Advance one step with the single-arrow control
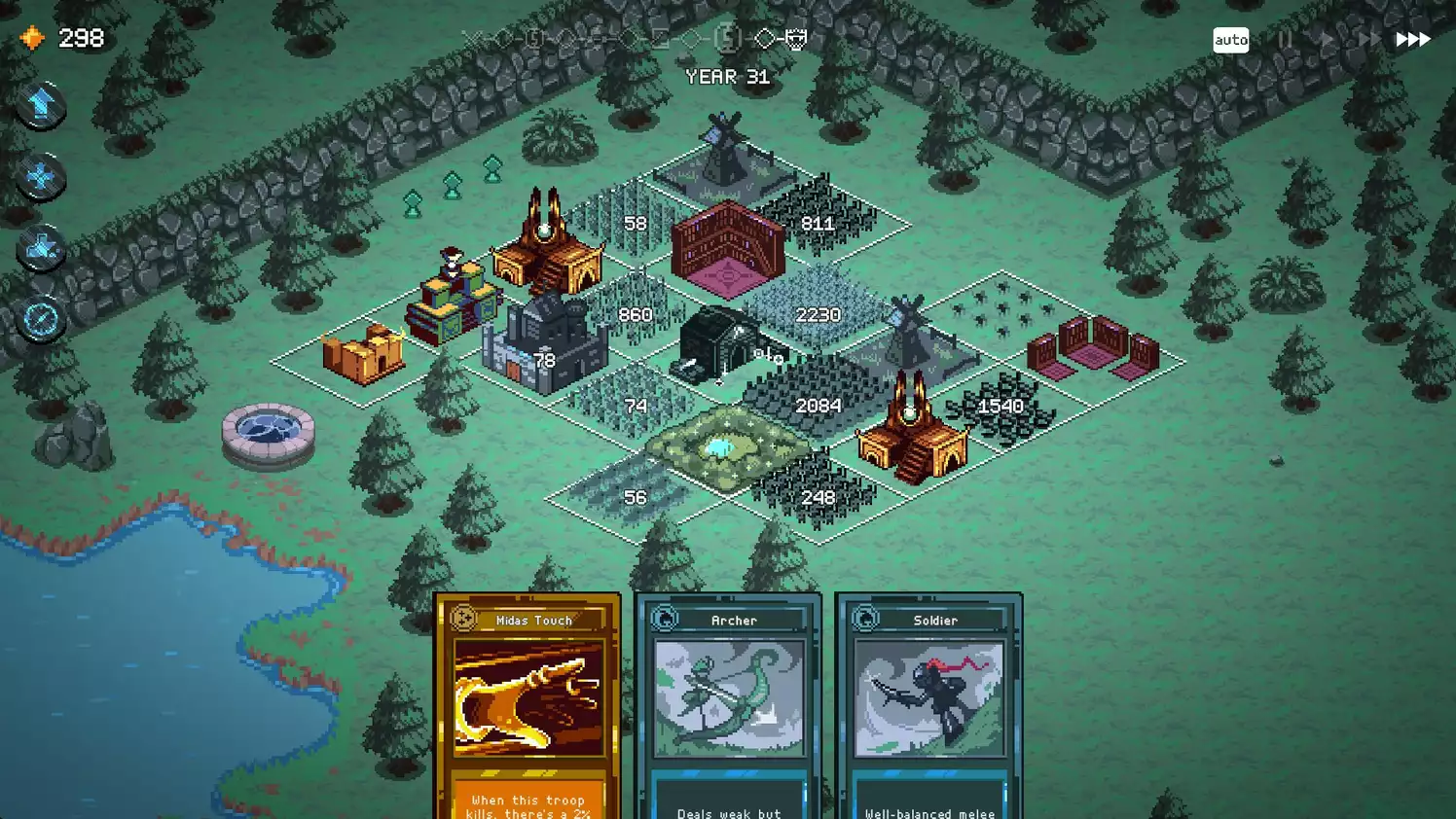Viewport: 1456px width, 819px height. click(1326, 40)
